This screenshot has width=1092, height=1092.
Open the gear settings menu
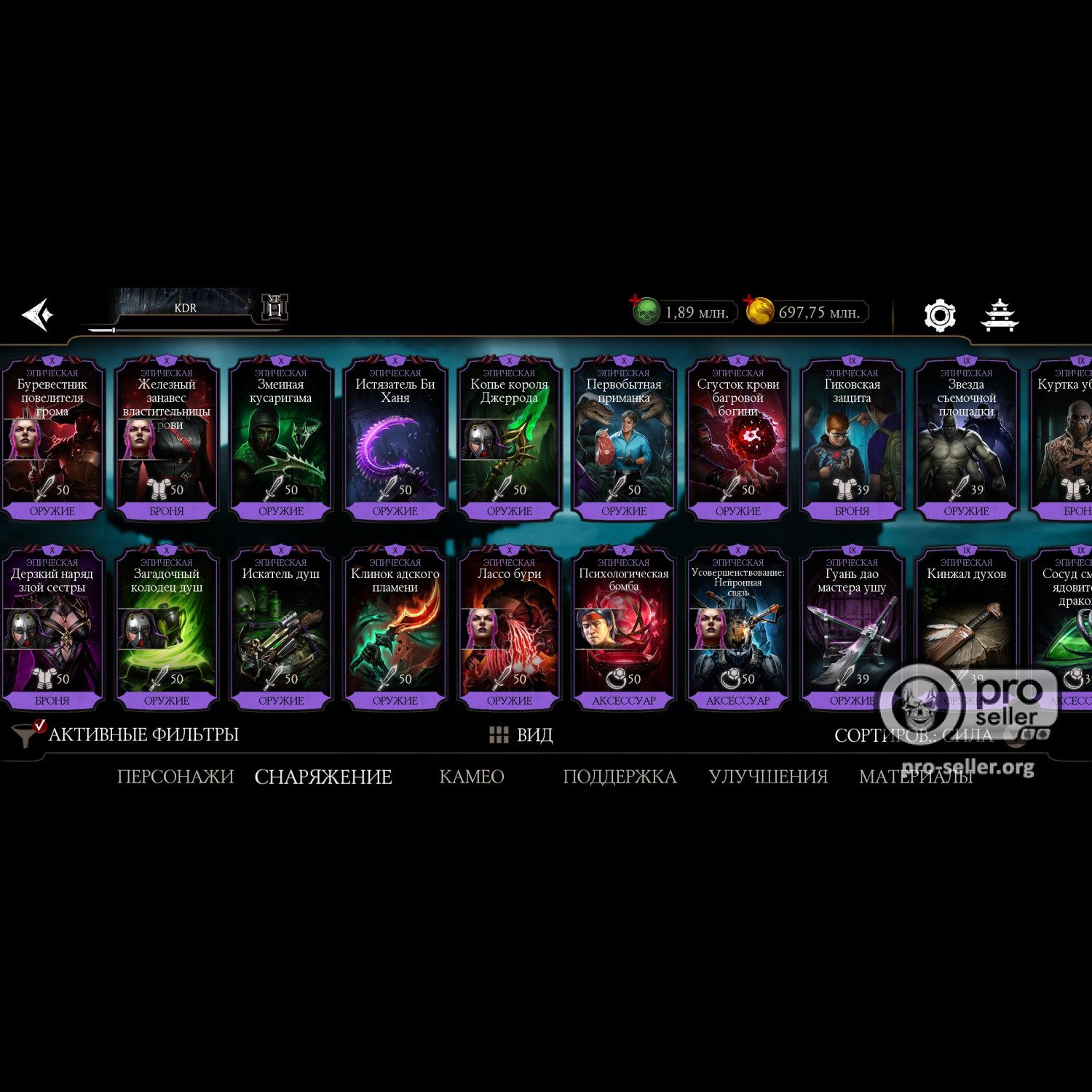939,315
